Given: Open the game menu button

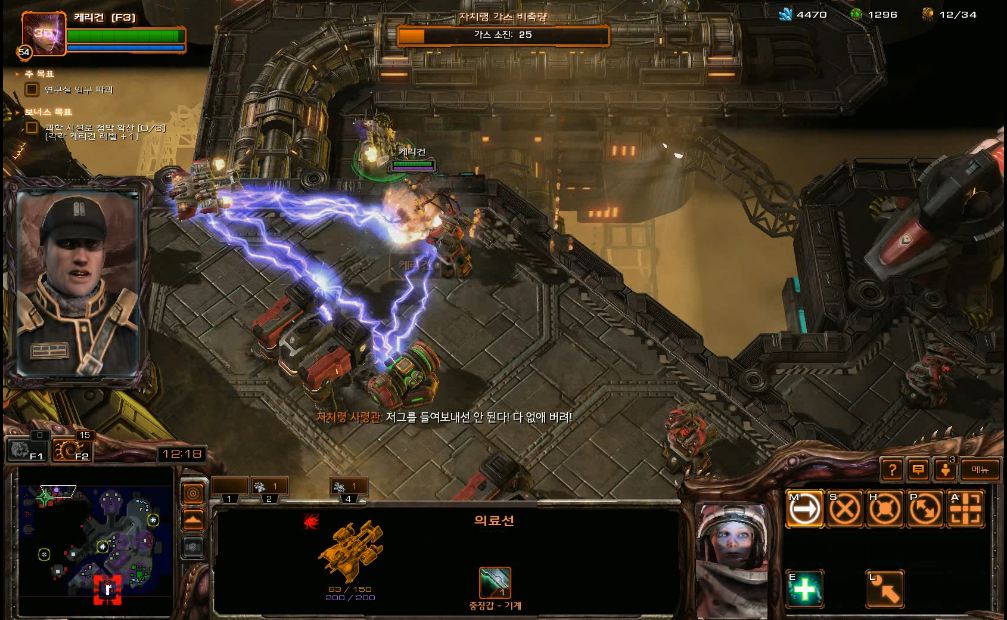Looking at the screenshot, I should 980,469.
